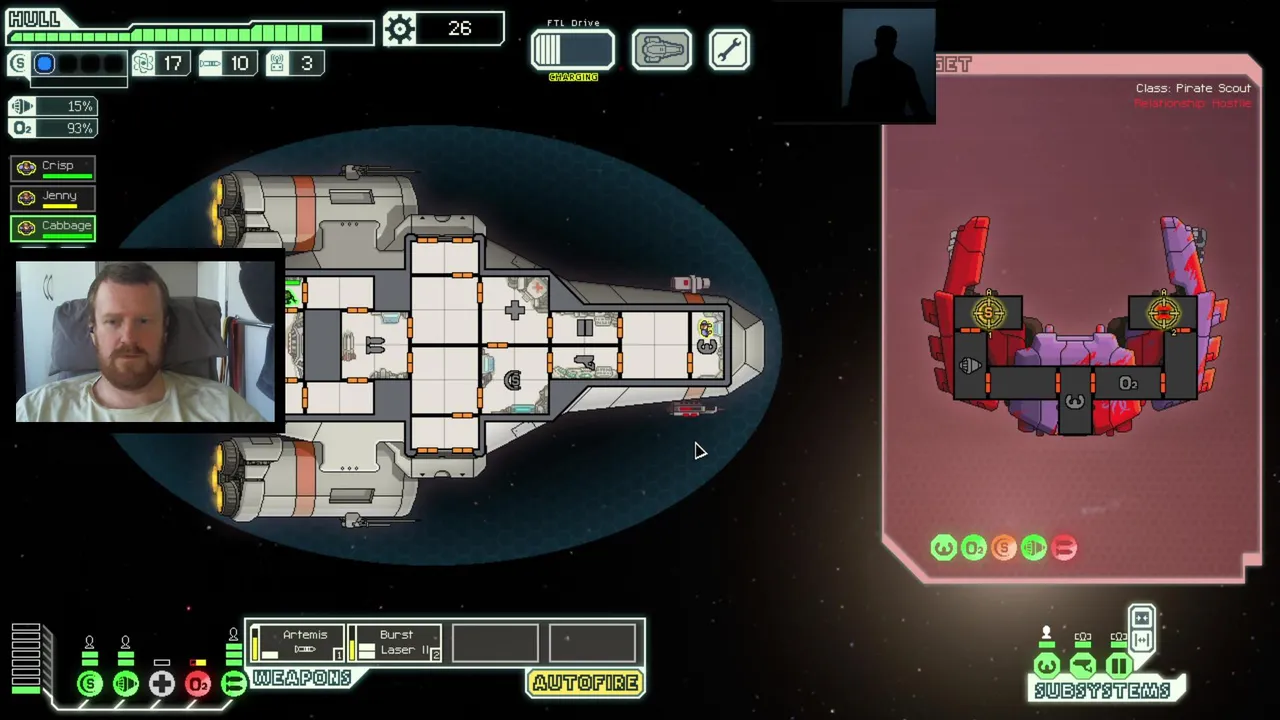Open all doors with the lower door button
Viewport: 1280px width, 720px height.
tap(1142, 640)
